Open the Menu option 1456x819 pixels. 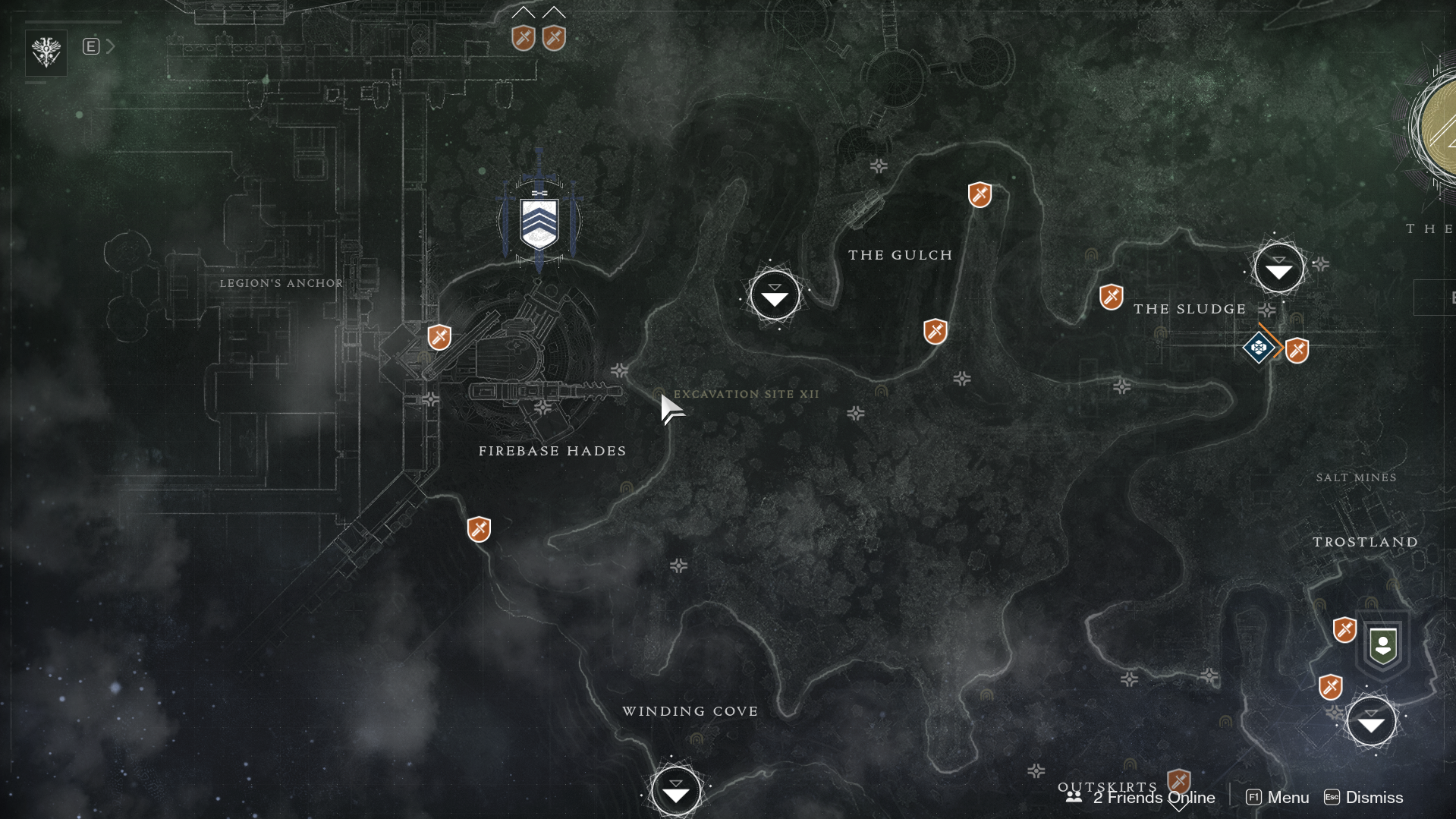(1278, 798)
